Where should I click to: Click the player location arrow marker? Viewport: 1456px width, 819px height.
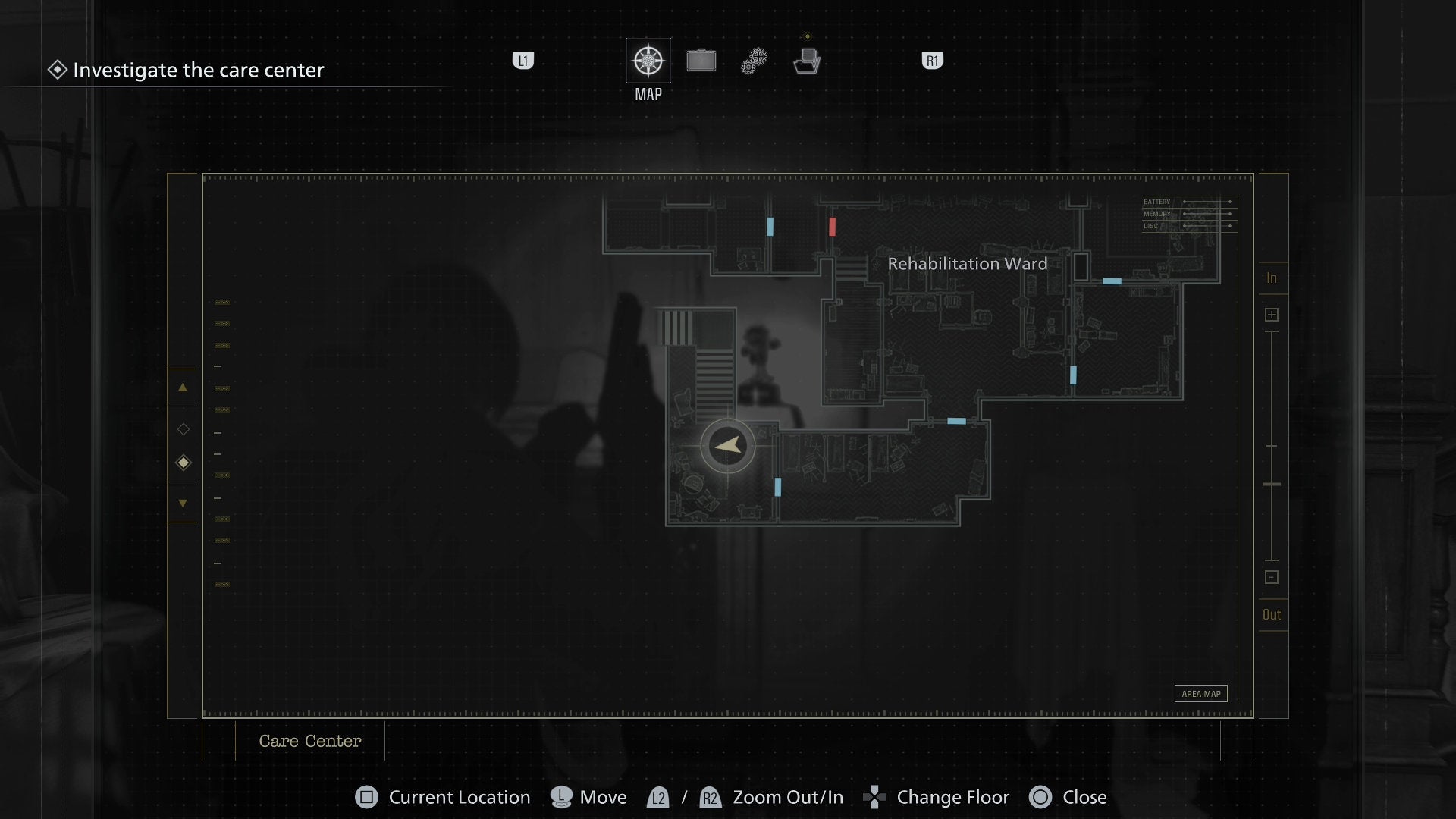pyautogui.click(x=726, y=446)
